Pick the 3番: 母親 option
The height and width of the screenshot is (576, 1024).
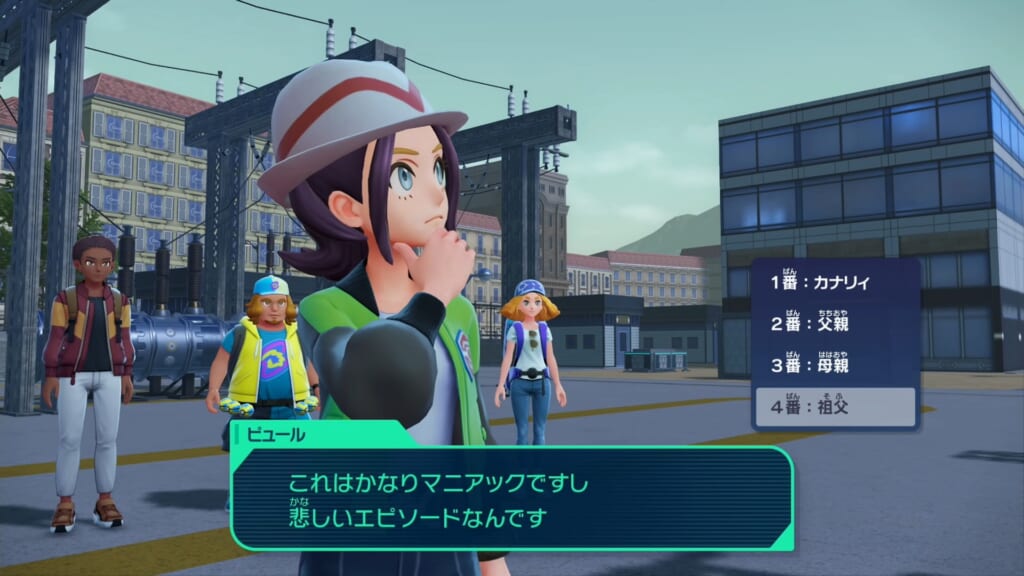(x=834, y=366)
